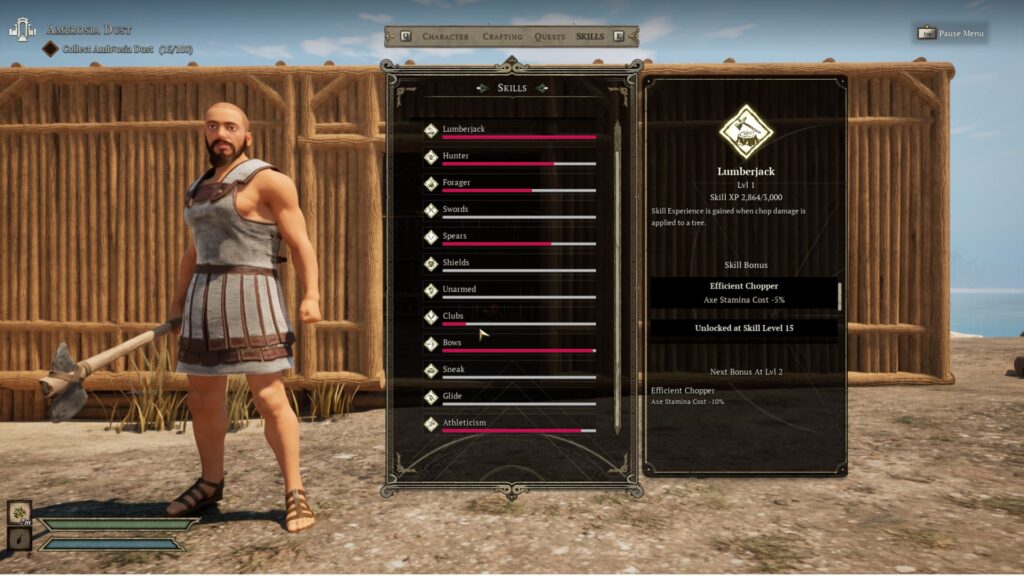Show the Quests tab
This screenshot has height=576, width=1024.
tap(550, 37)
